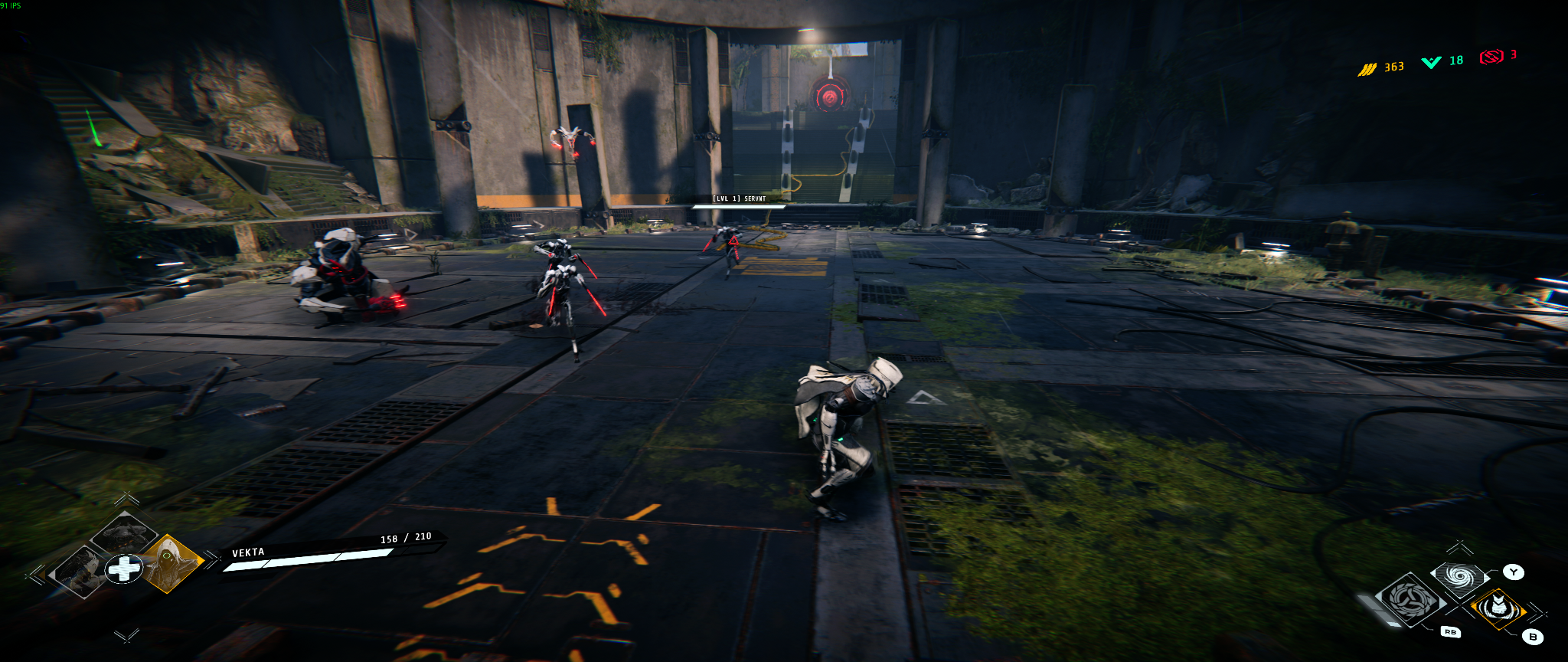1568x662 pixels.
Task: Activate the spiral vortex ability
Action: click(1459, 576)
